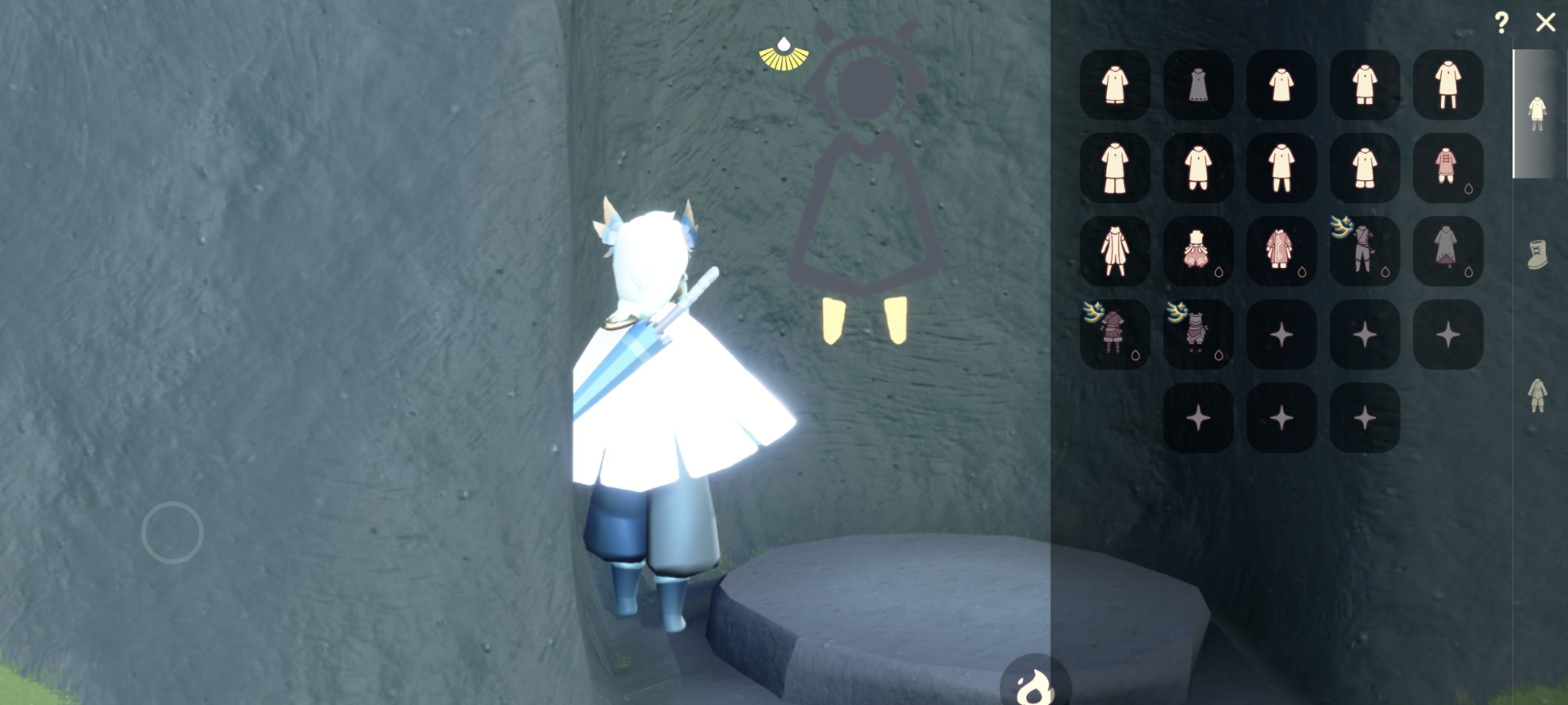Tap the yellow winged light indicator
Viewport: 1568px width, 705px height.
(785, 53)
